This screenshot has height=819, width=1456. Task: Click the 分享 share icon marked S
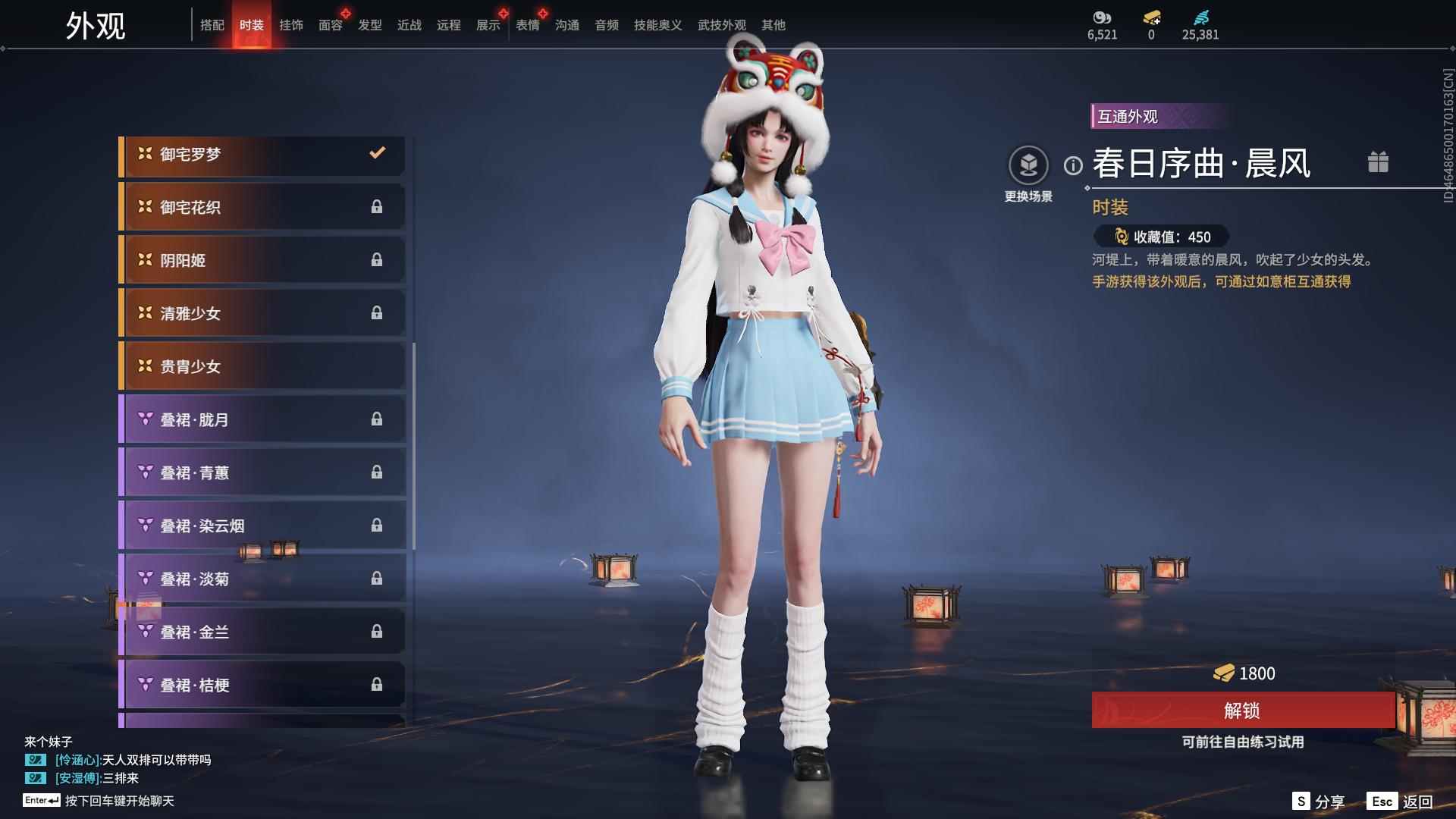pyautogui.click(x=1301, y=800)
